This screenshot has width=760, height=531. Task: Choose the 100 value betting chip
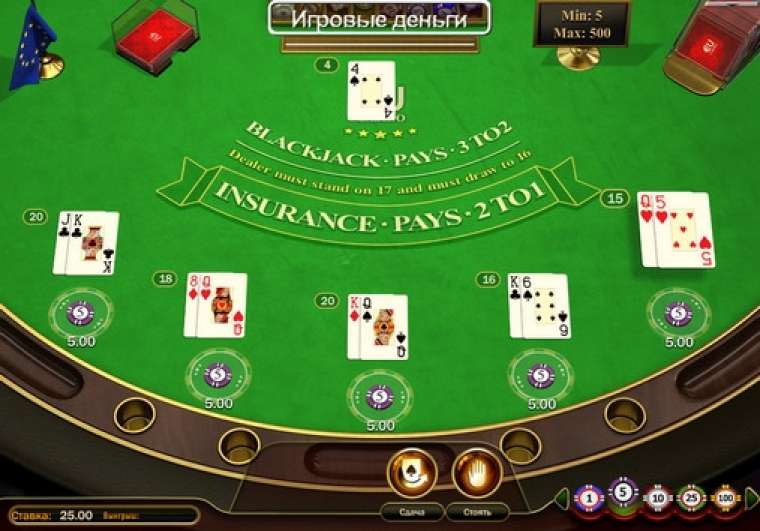724,497
